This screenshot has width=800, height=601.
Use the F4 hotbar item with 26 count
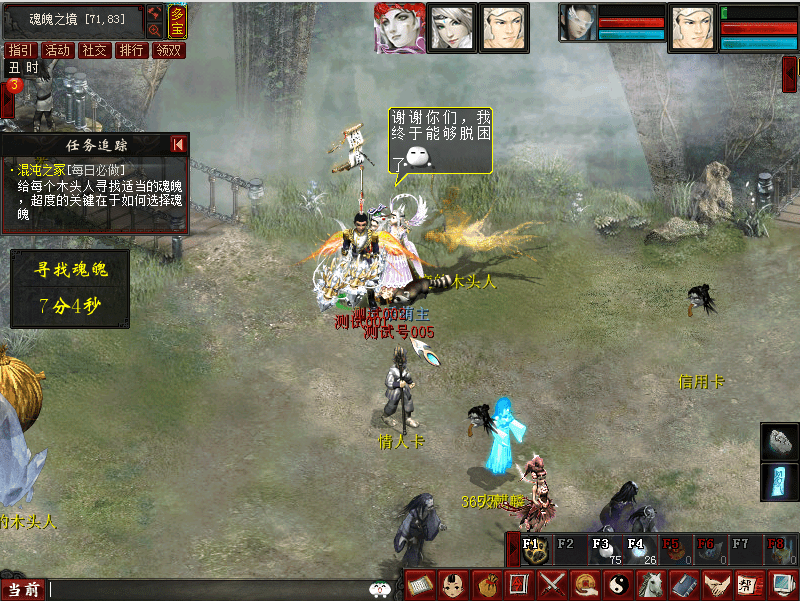[636, 551]
